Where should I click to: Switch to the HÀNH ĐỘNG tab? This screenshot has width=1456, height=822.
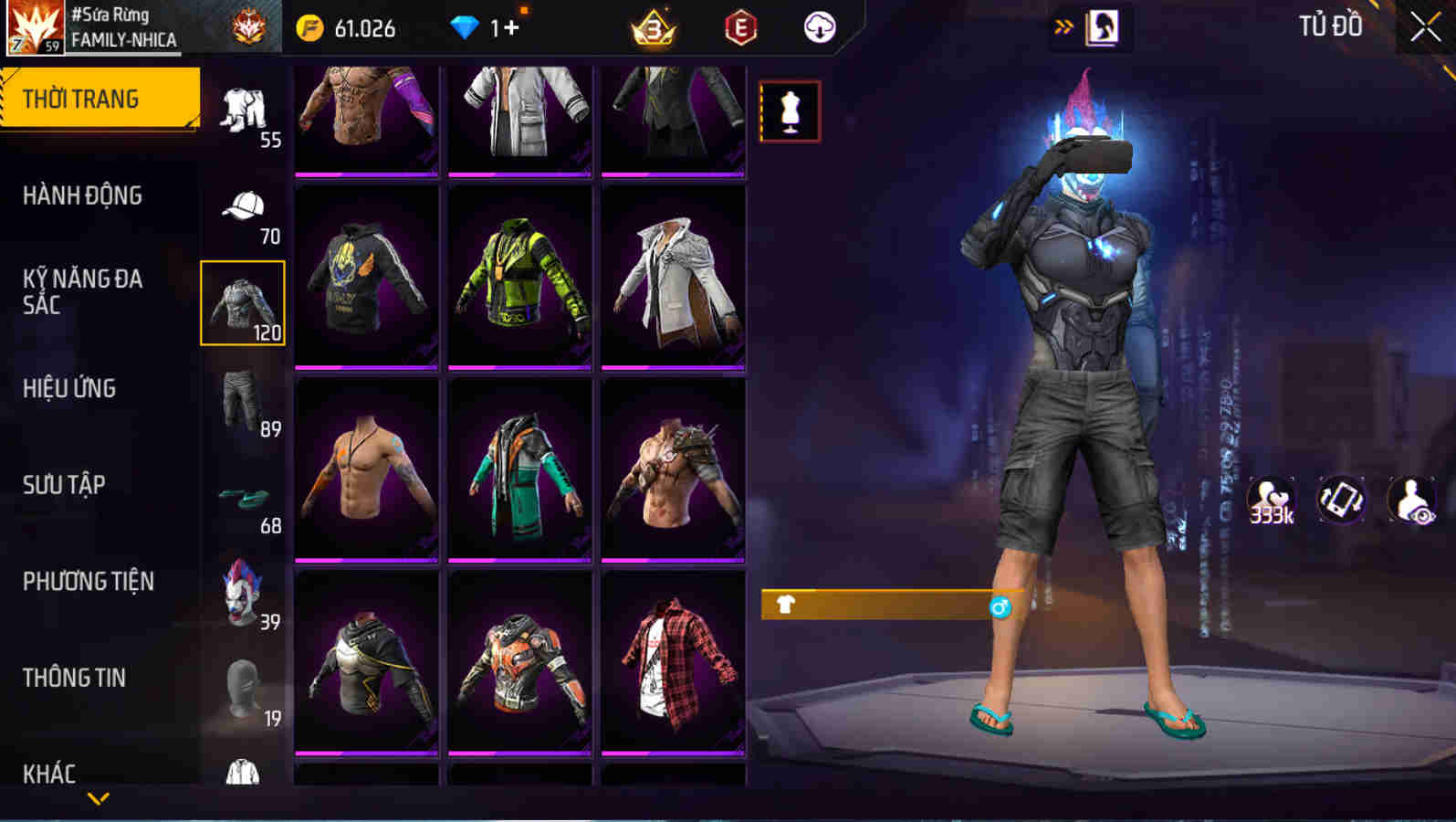[82, 195]
